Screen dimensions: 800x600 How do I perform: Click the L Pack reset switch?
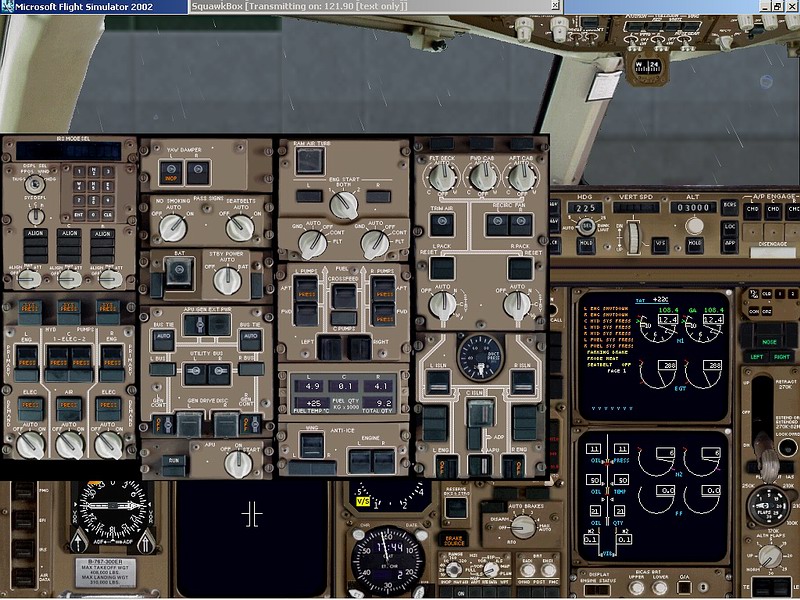coord(440,267)
